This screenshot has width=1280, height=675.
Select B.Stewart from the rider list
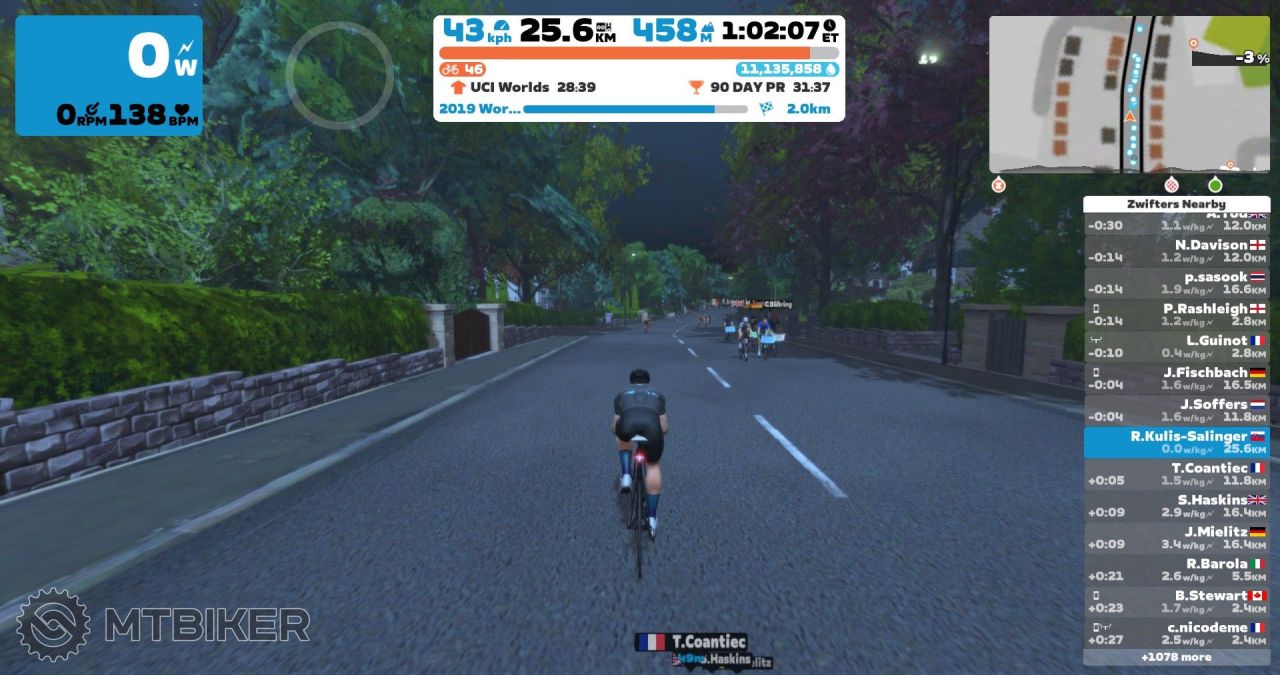pos(1176,602)
